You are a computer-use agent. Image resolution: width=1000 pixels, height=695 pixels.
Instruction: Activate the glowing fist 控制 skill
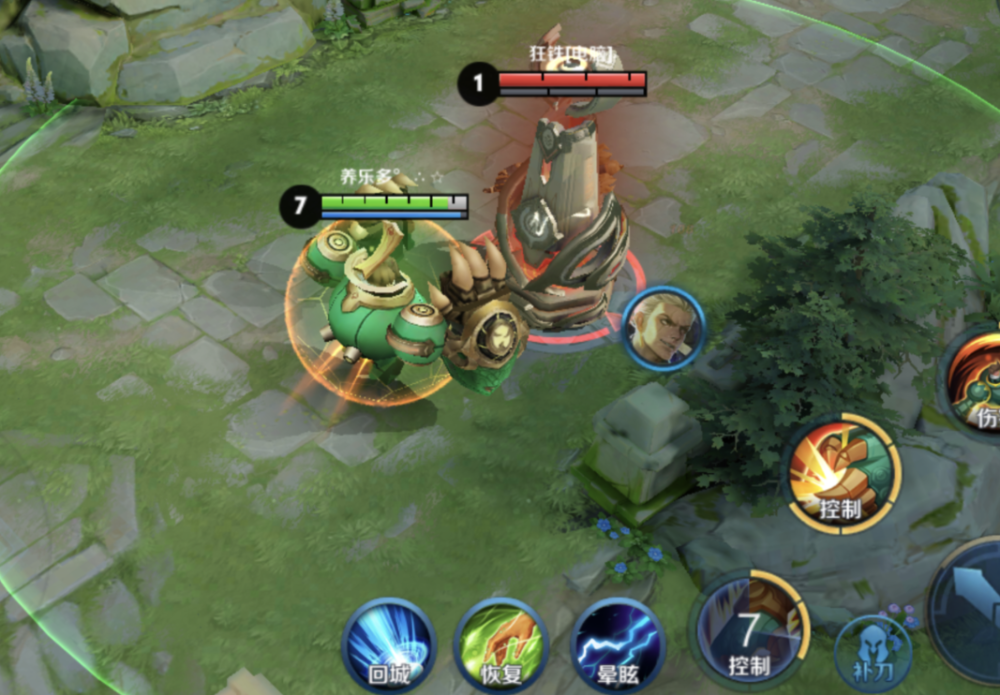842,472
